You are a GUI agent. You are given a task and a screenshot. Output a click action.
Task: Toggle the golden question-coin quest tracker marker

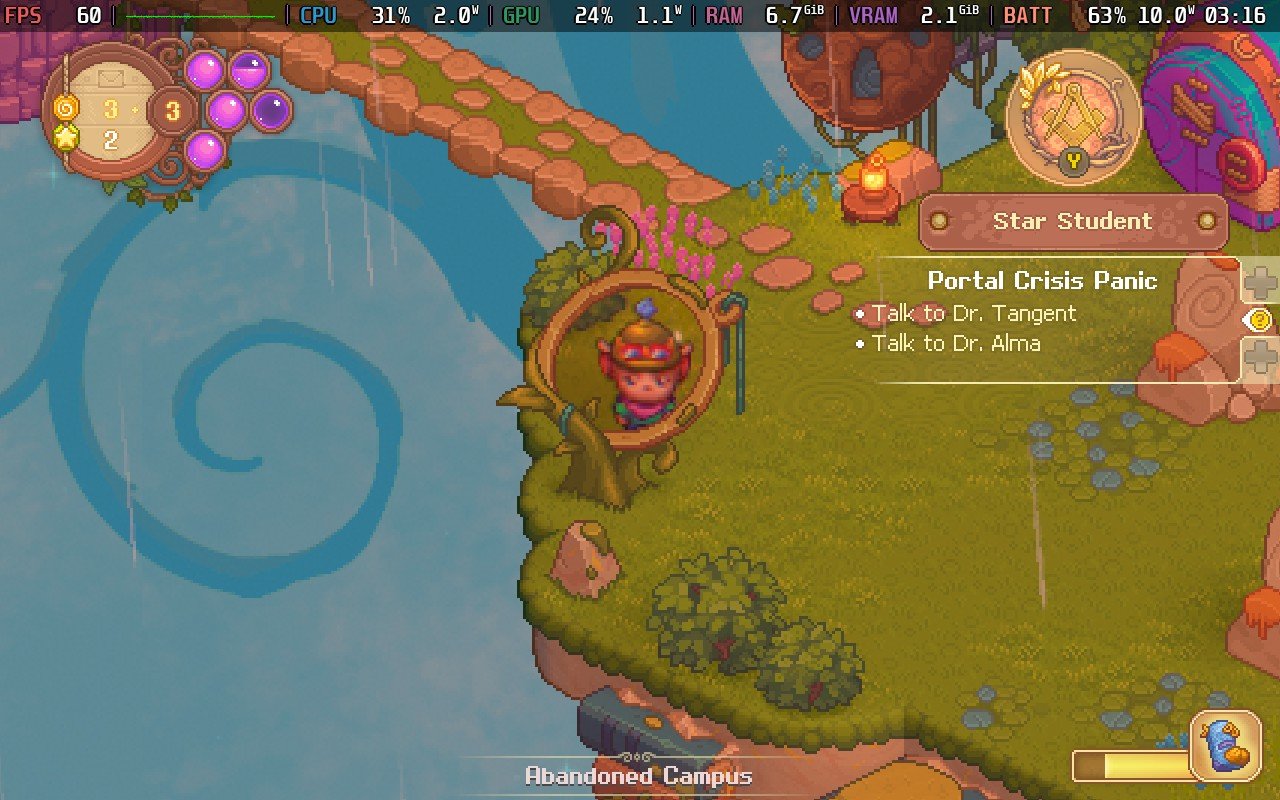coord(1260,320)
